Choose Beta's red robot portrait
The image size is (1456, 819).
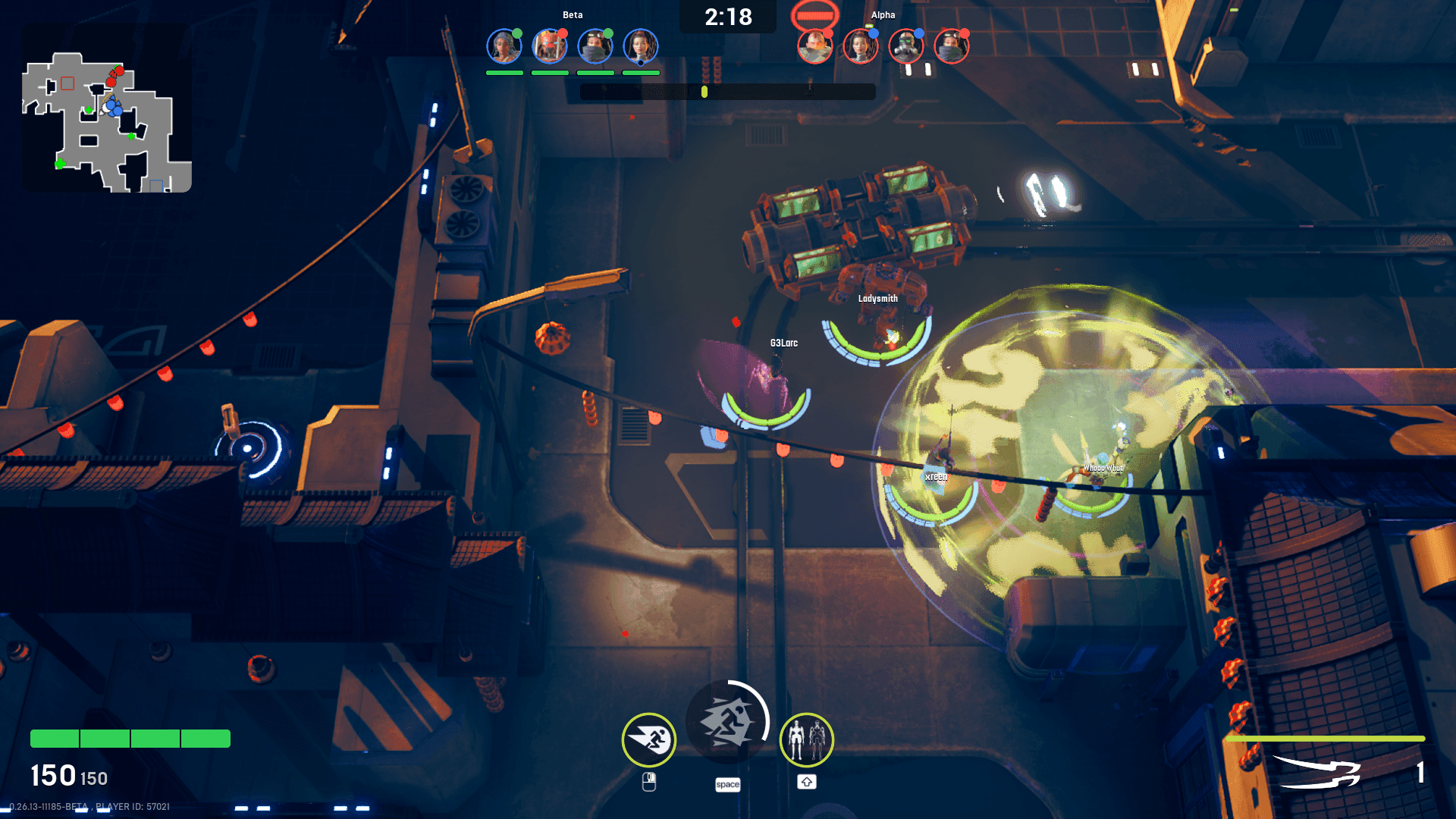pos(550,46)
